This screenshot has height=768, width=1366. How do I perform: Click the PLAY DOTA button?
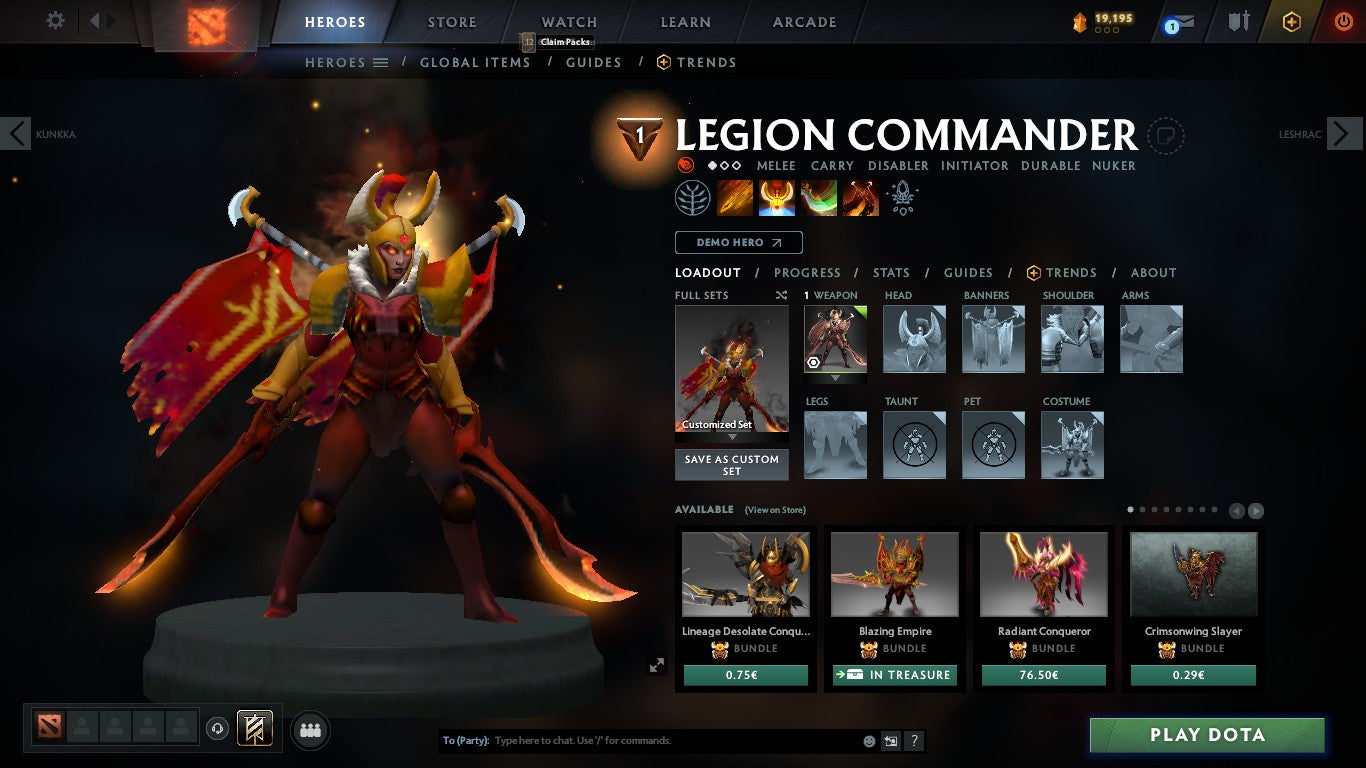click(x=1207, y=734)
